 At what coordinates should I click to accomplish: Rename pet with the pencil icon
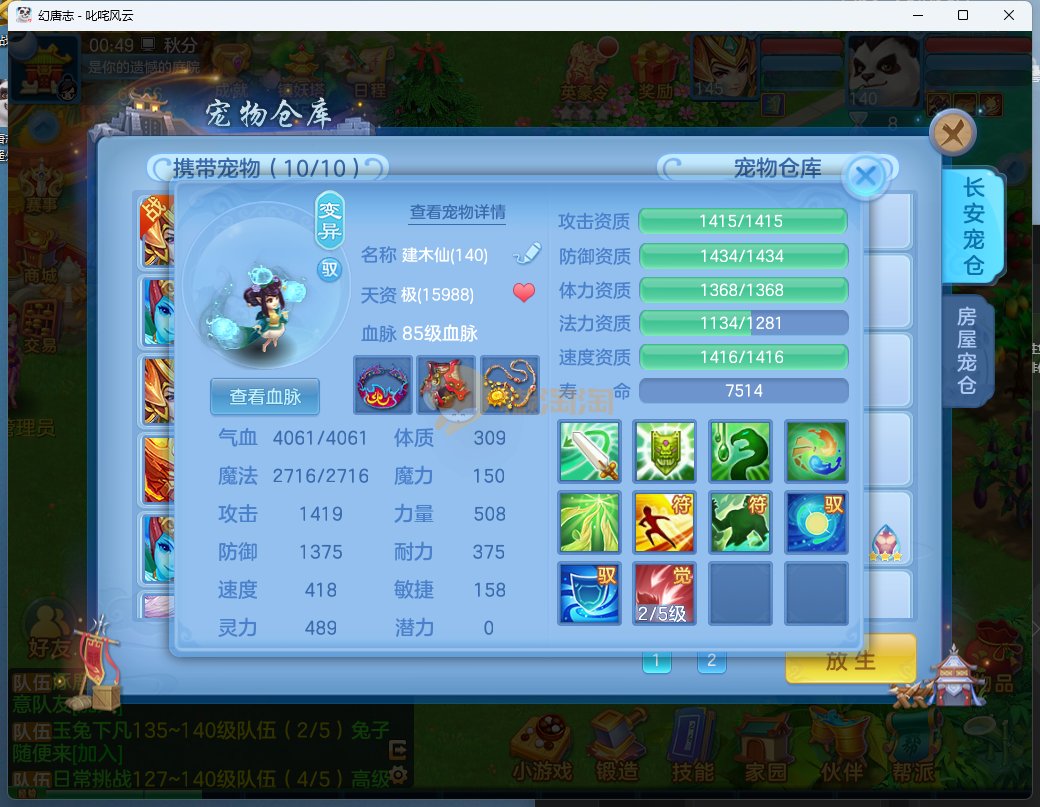[x=526, y=254]
